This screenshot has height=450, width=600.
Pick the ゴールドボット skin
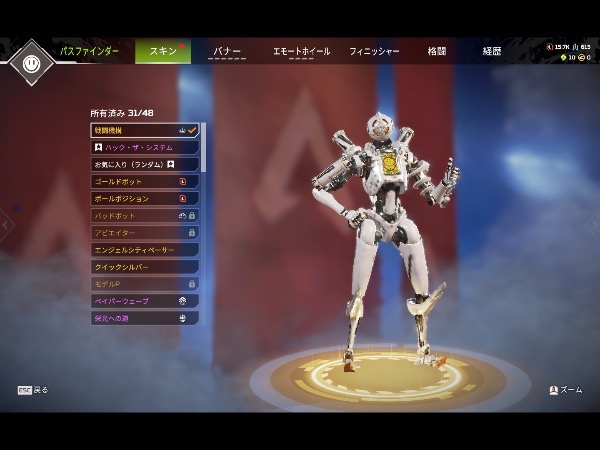pyautogui.click(x=144, y=181)
